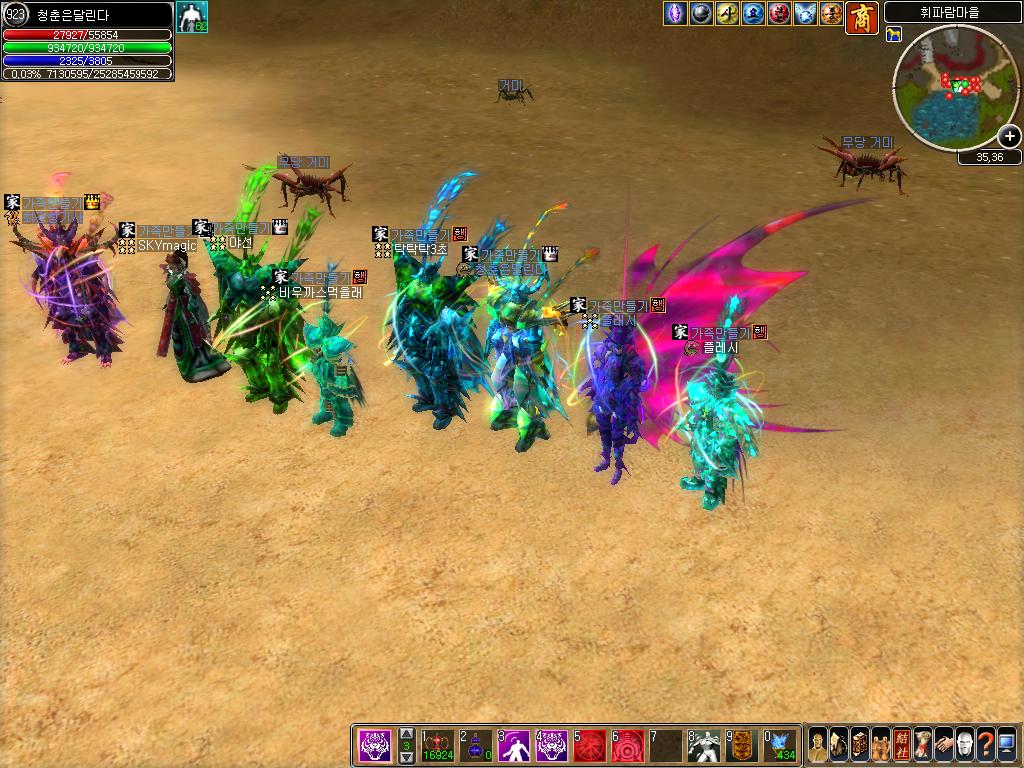Click the glowing body buff icon showing 62

pyautogui.click(x=192, y=17)
